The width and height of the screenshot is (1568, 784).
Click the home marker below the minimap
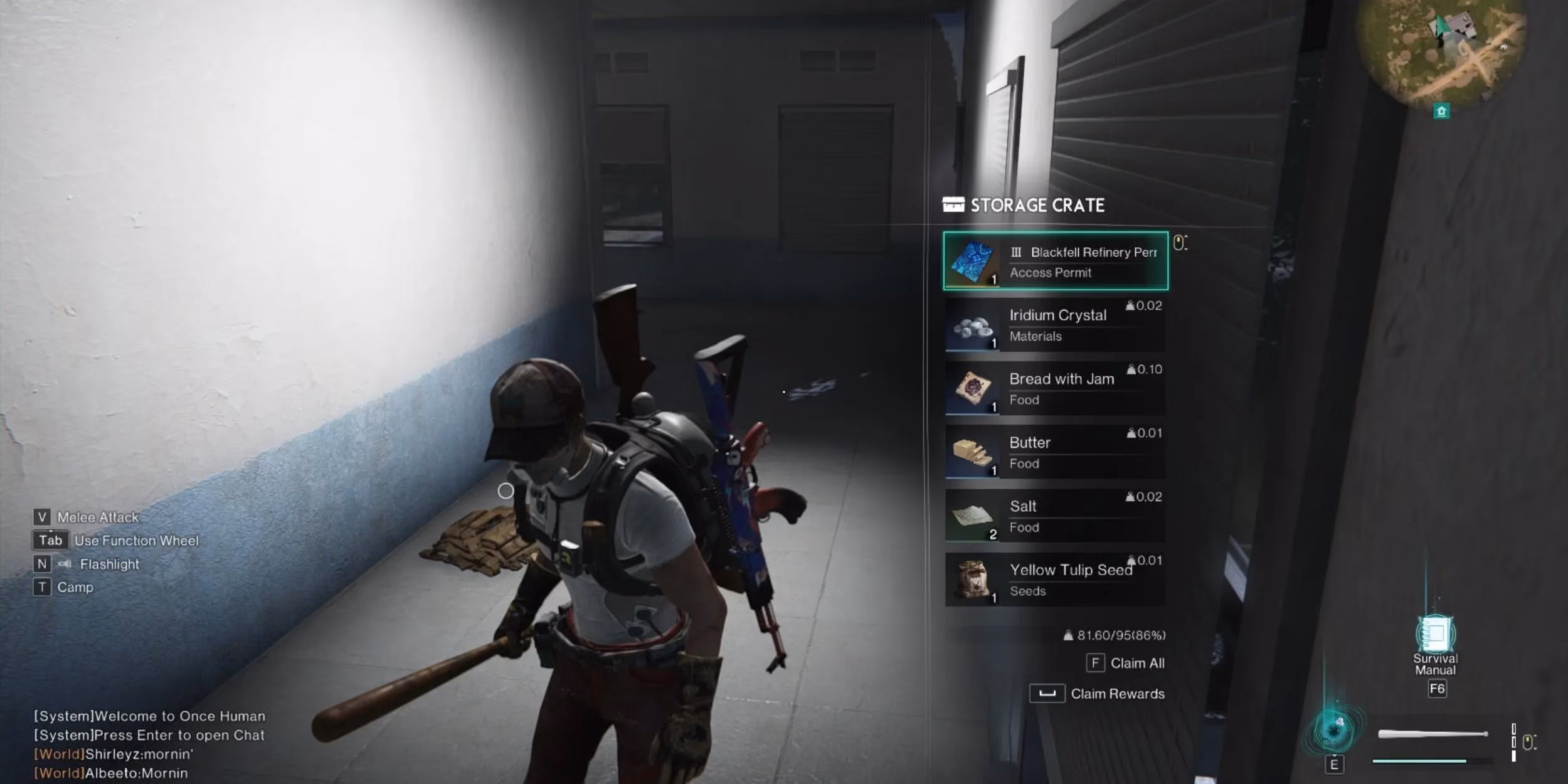pos(1441,112)
